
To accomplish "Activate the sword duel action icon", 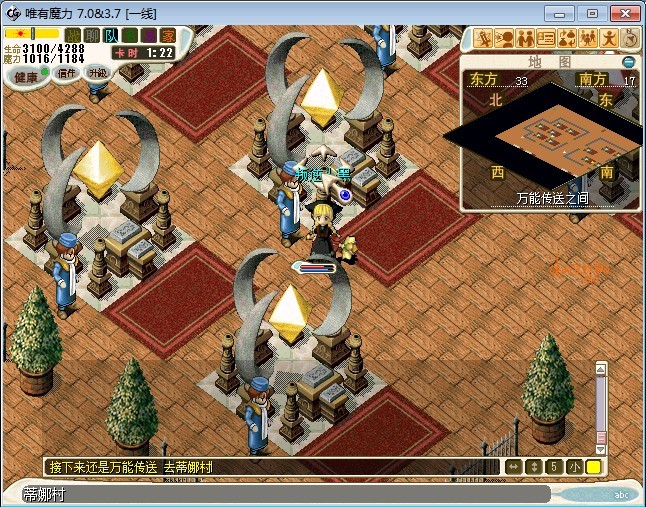I will coord(484,38).
